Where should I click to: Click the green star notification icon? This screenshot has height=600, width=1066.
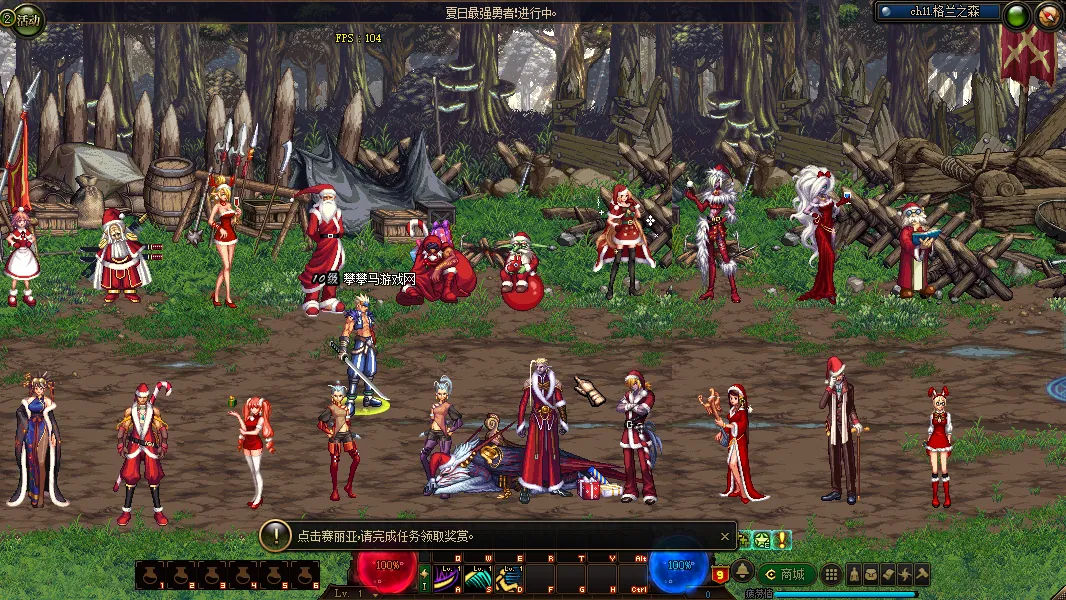click(x=761, y=540)
